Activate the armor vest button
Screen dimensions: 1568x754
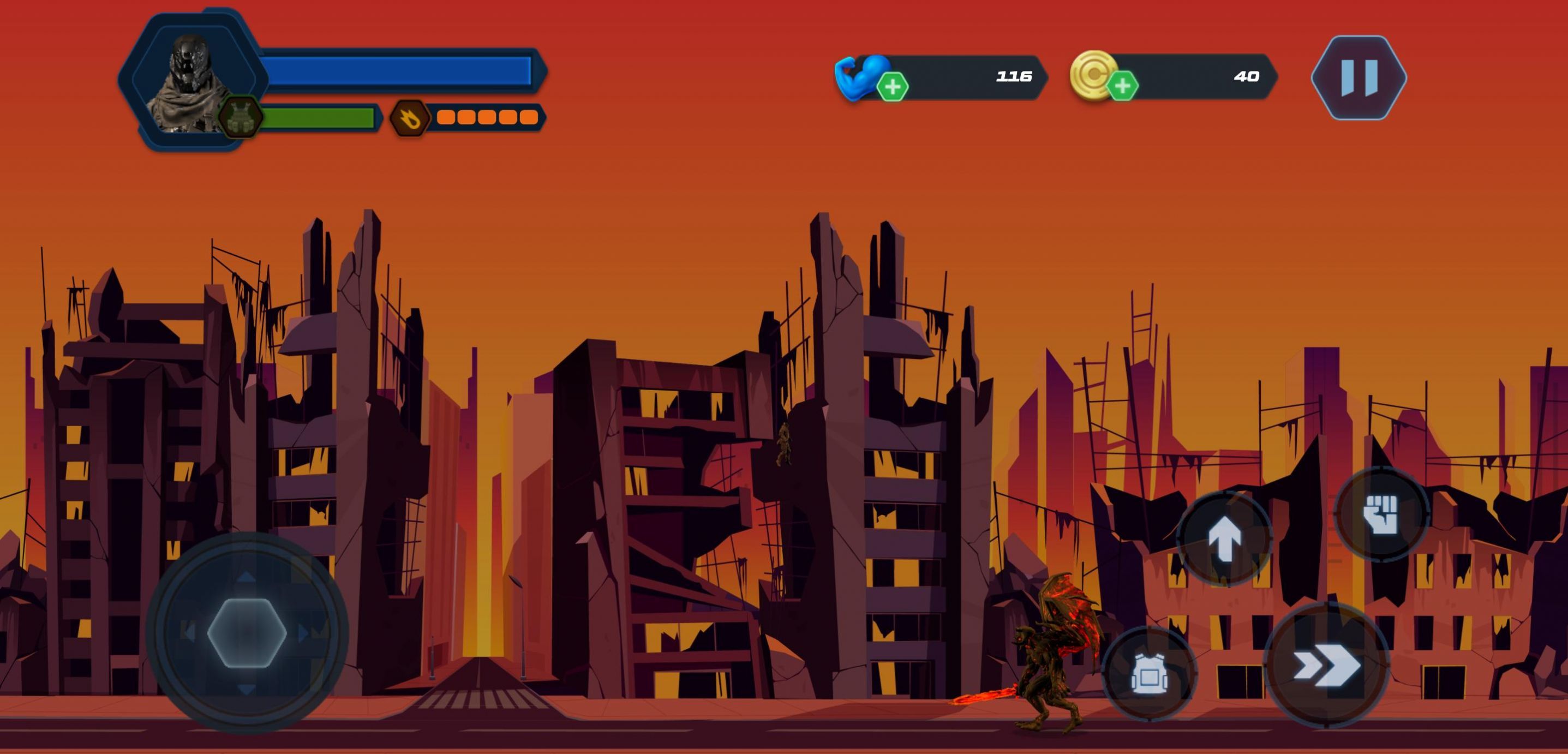[x=1148, y=674]
